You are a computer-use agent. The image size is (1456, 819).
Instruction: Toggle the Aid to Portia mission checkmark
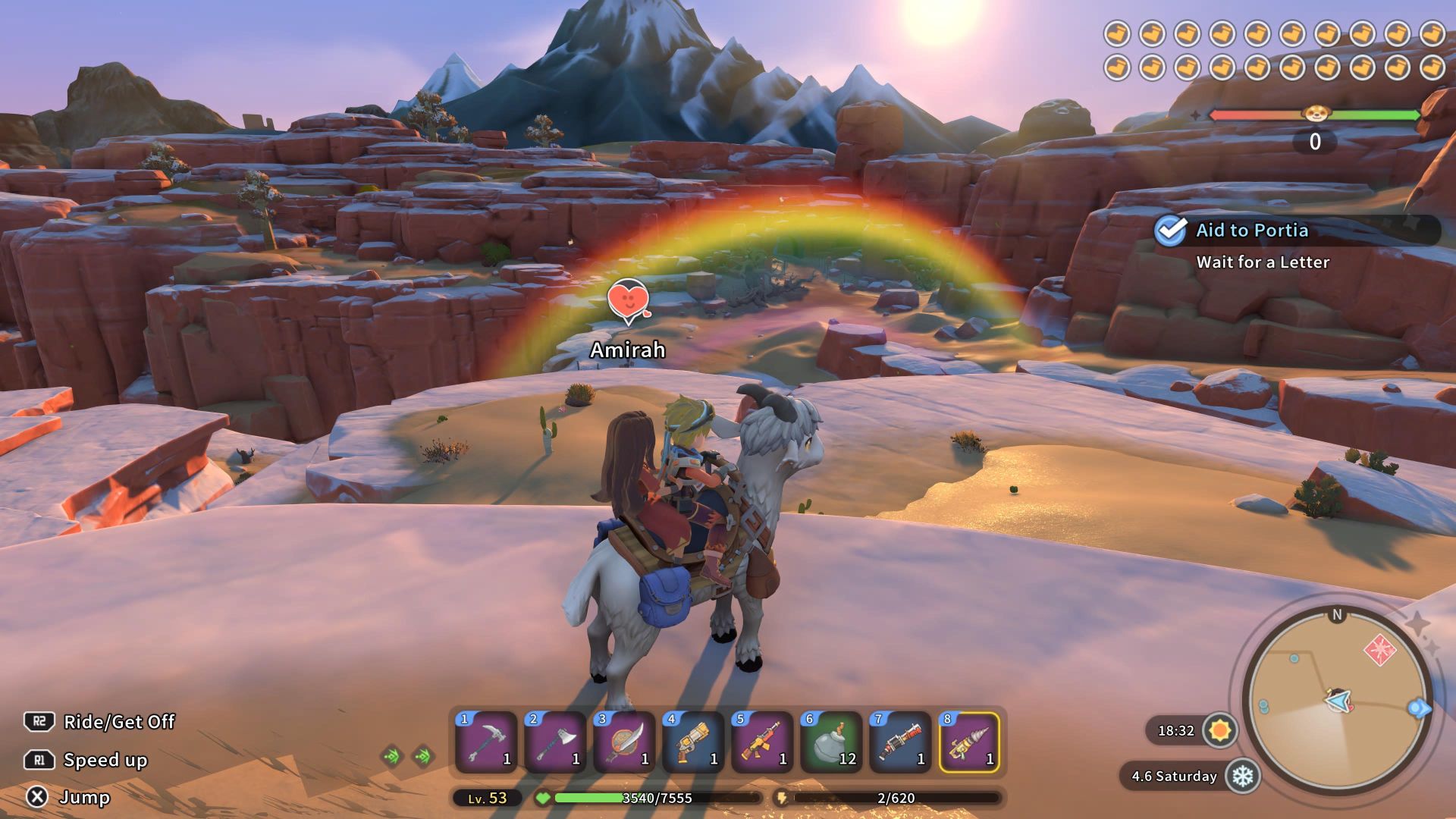point(1171,231)
